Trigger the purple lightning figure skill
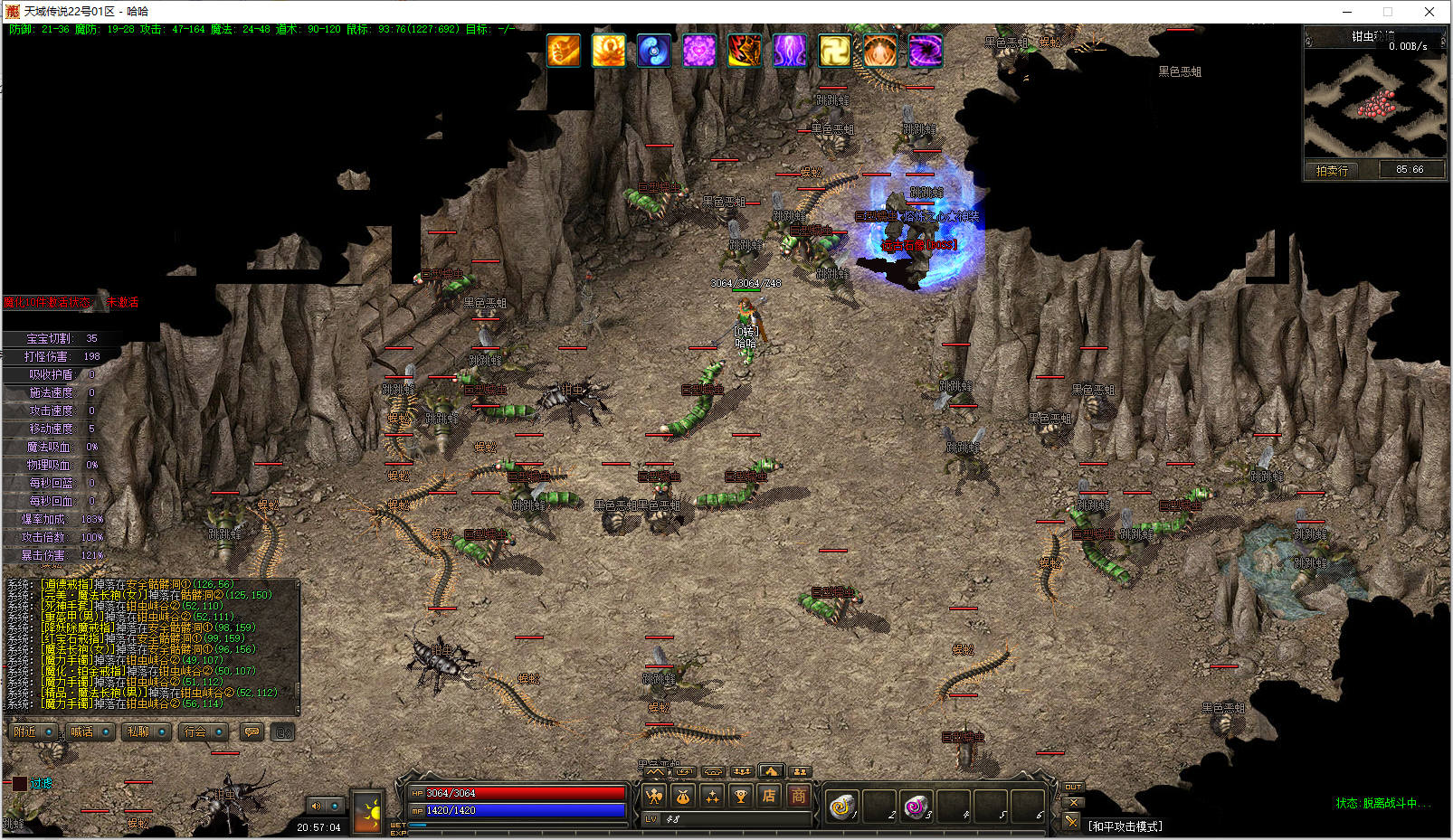The width and height of the screenshot is (1453, 840). (x=790, y=51)
